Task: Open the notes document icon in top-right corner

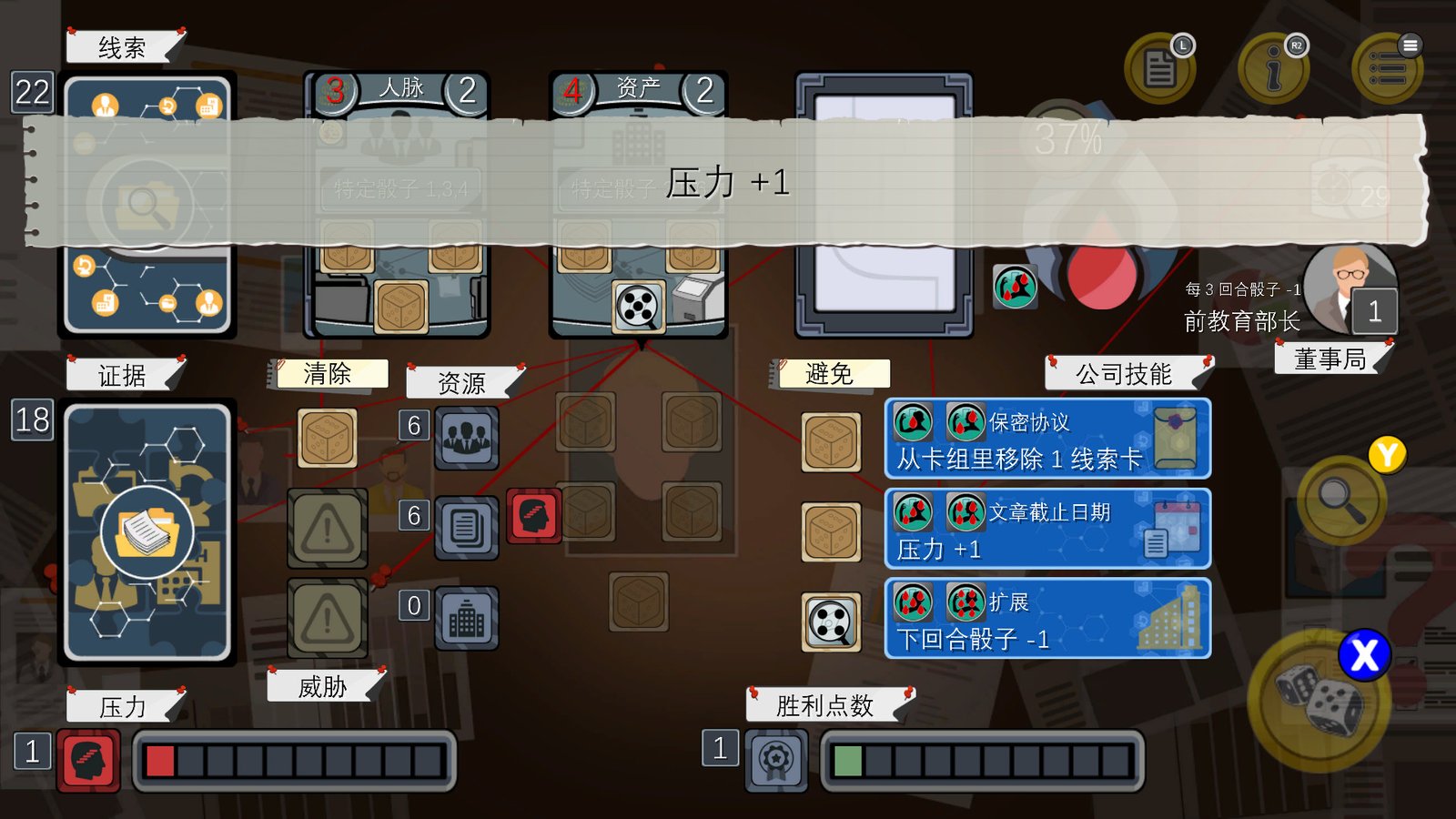Action: tap(1160, 68)
